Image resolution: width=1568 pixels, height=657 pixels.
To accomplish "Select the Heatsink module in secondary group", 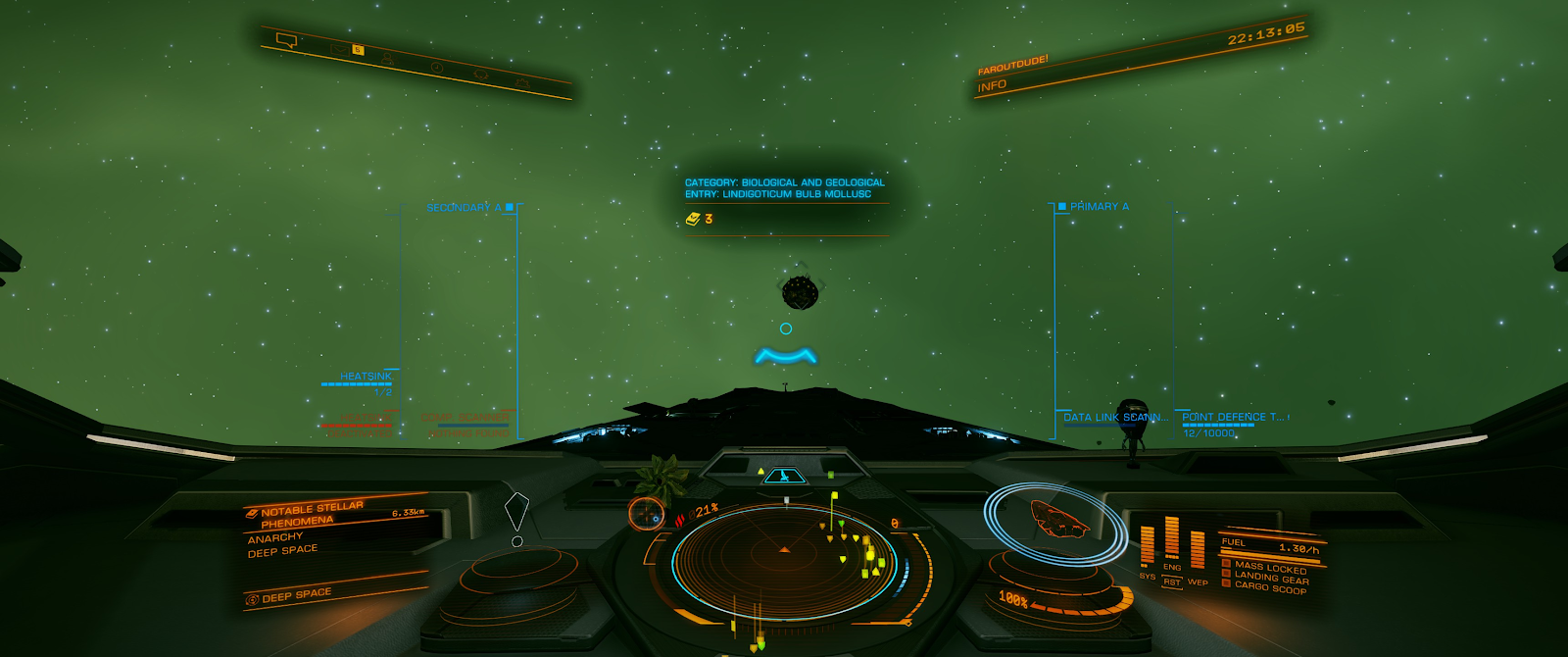I will pos(365,377).
